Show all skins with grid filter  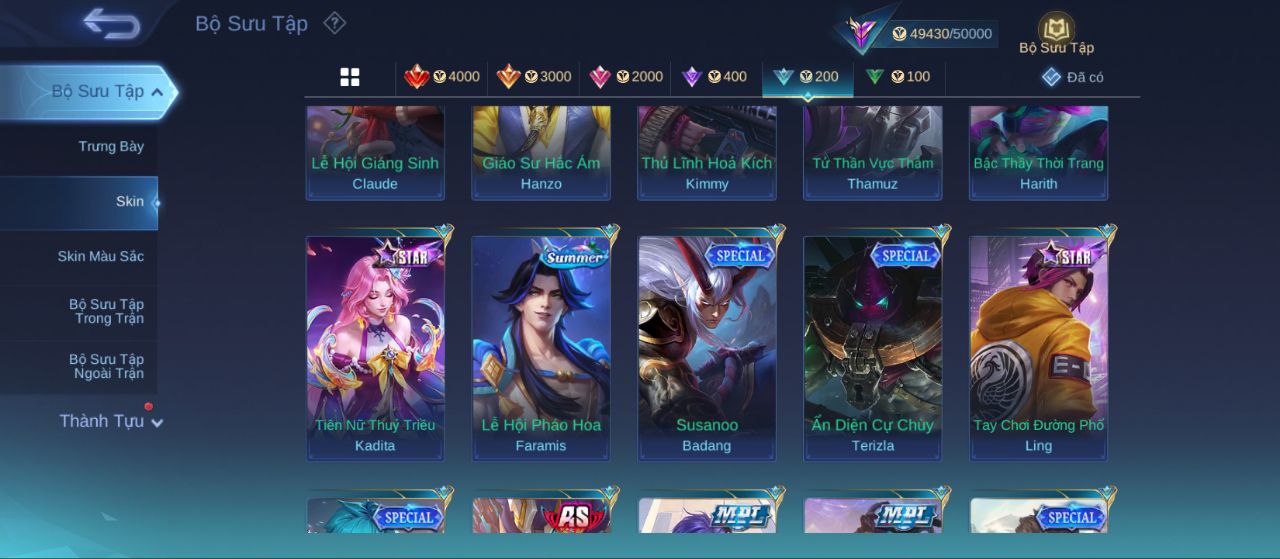(x=350, y=77)
